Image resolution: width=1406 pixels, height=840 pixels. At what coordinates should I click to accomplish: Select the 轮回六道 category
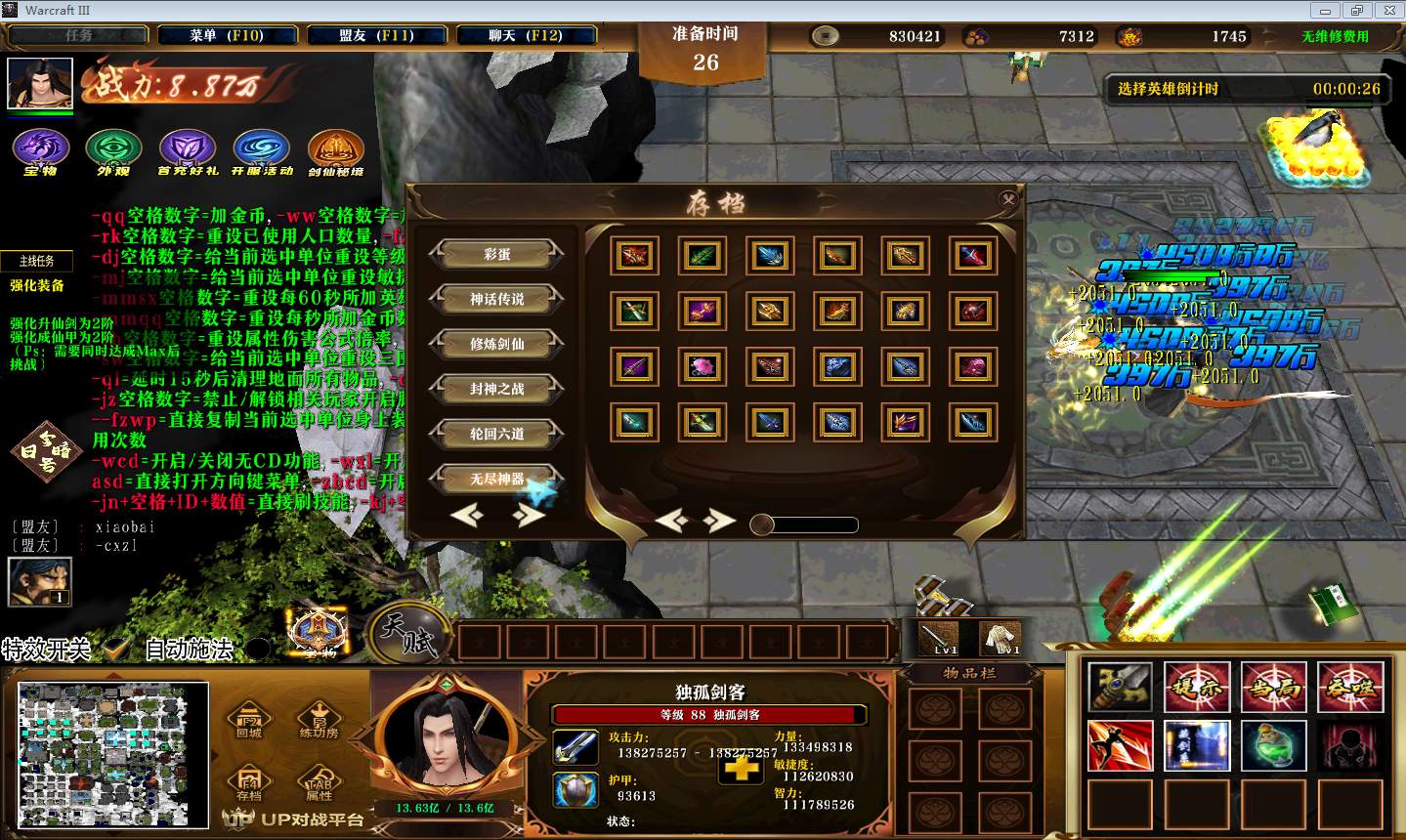[496, 434]
